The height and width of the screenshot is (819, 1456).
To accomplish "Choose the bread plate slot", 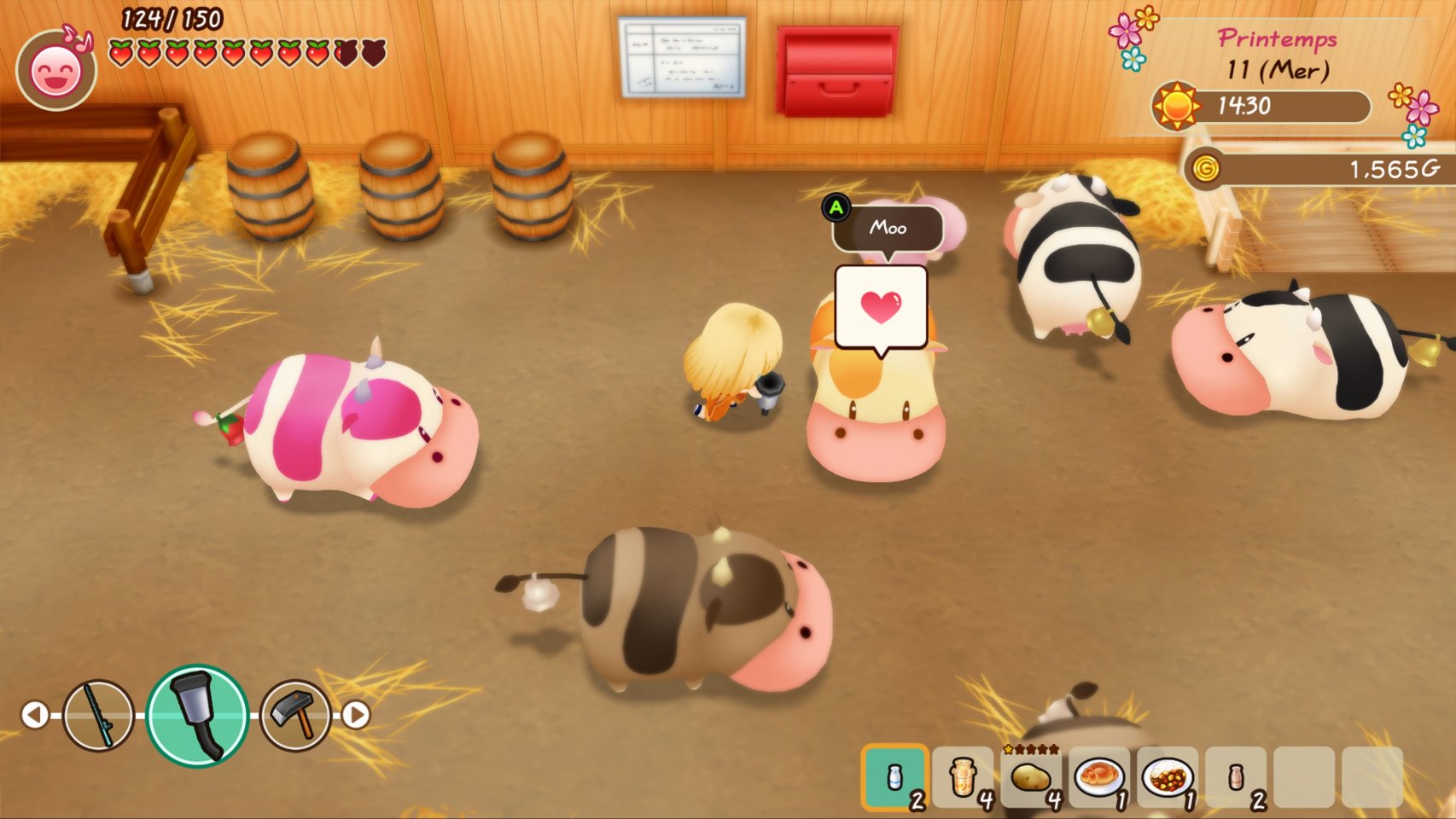I will (1099, 777).
